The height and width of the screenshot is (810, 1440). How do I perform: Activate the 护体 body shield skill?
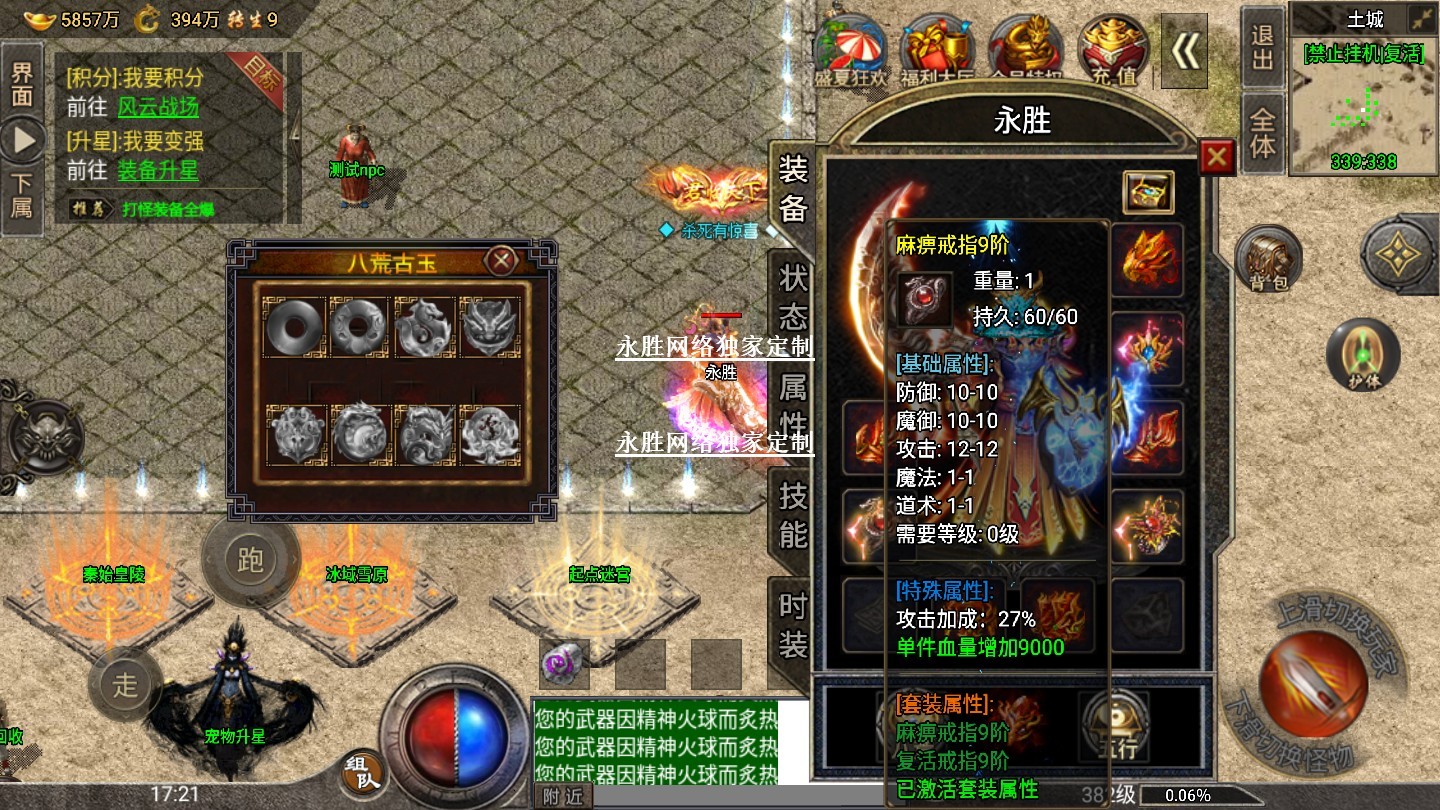coord(1362,355)
